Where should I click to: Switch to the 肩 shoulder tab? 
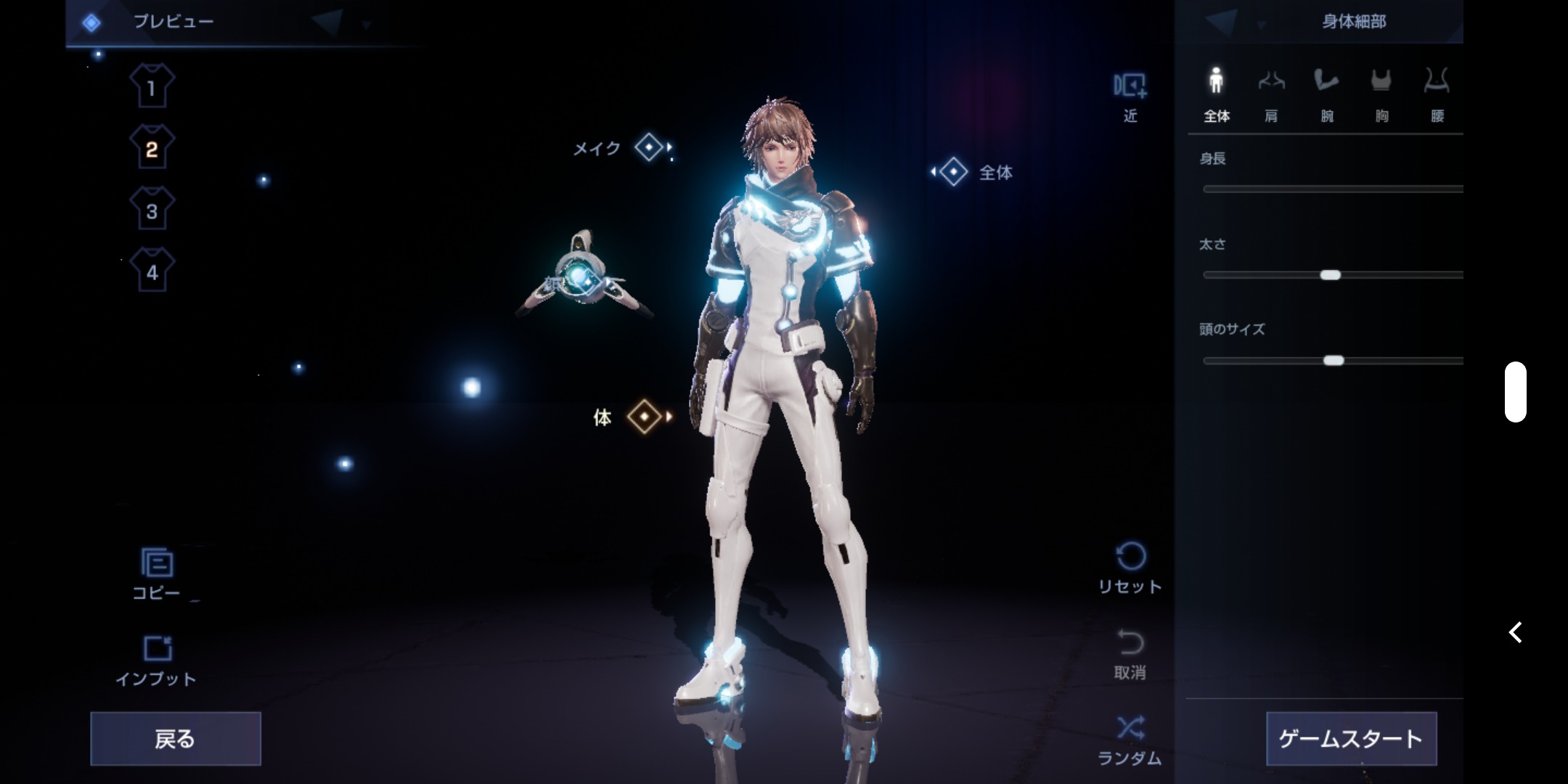coord(1271,94)
